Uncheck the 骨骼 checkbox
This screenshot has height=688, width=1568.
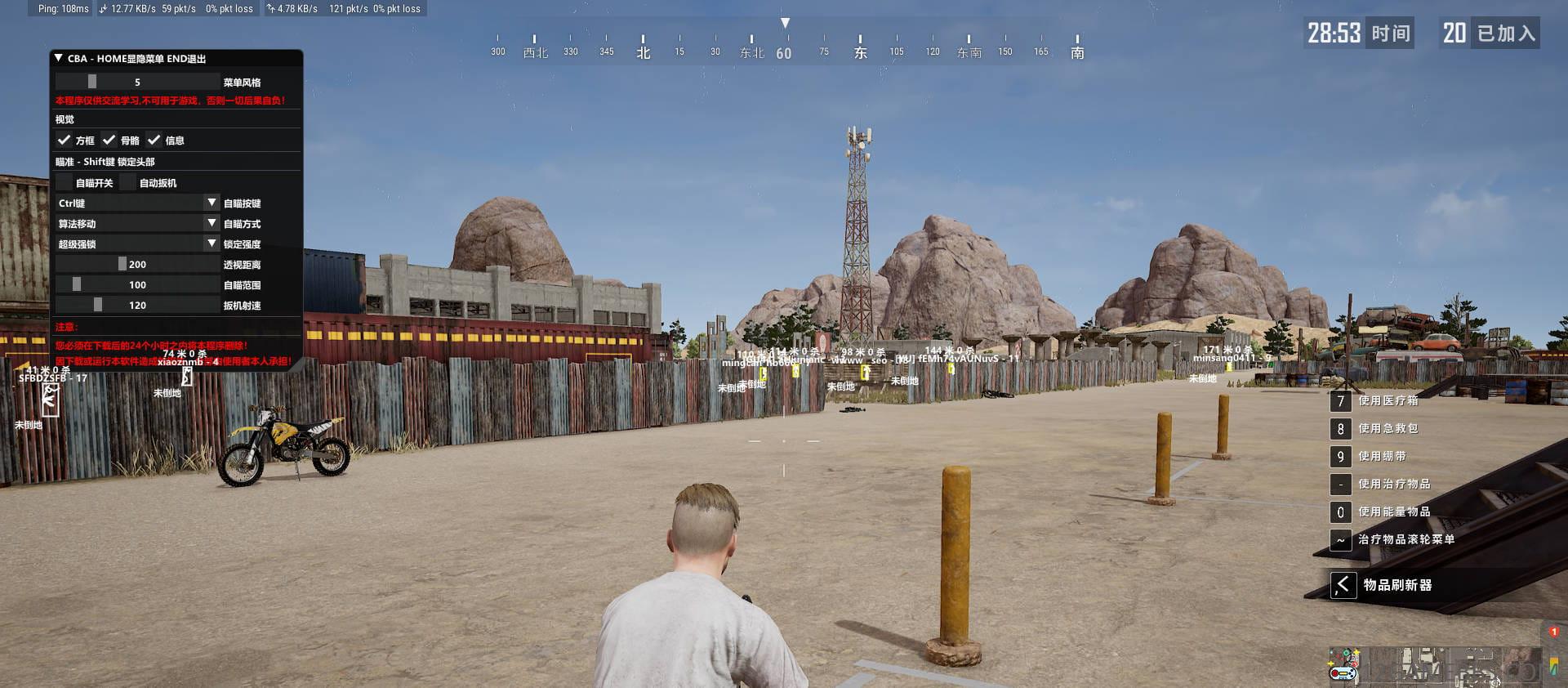point(109,140)
